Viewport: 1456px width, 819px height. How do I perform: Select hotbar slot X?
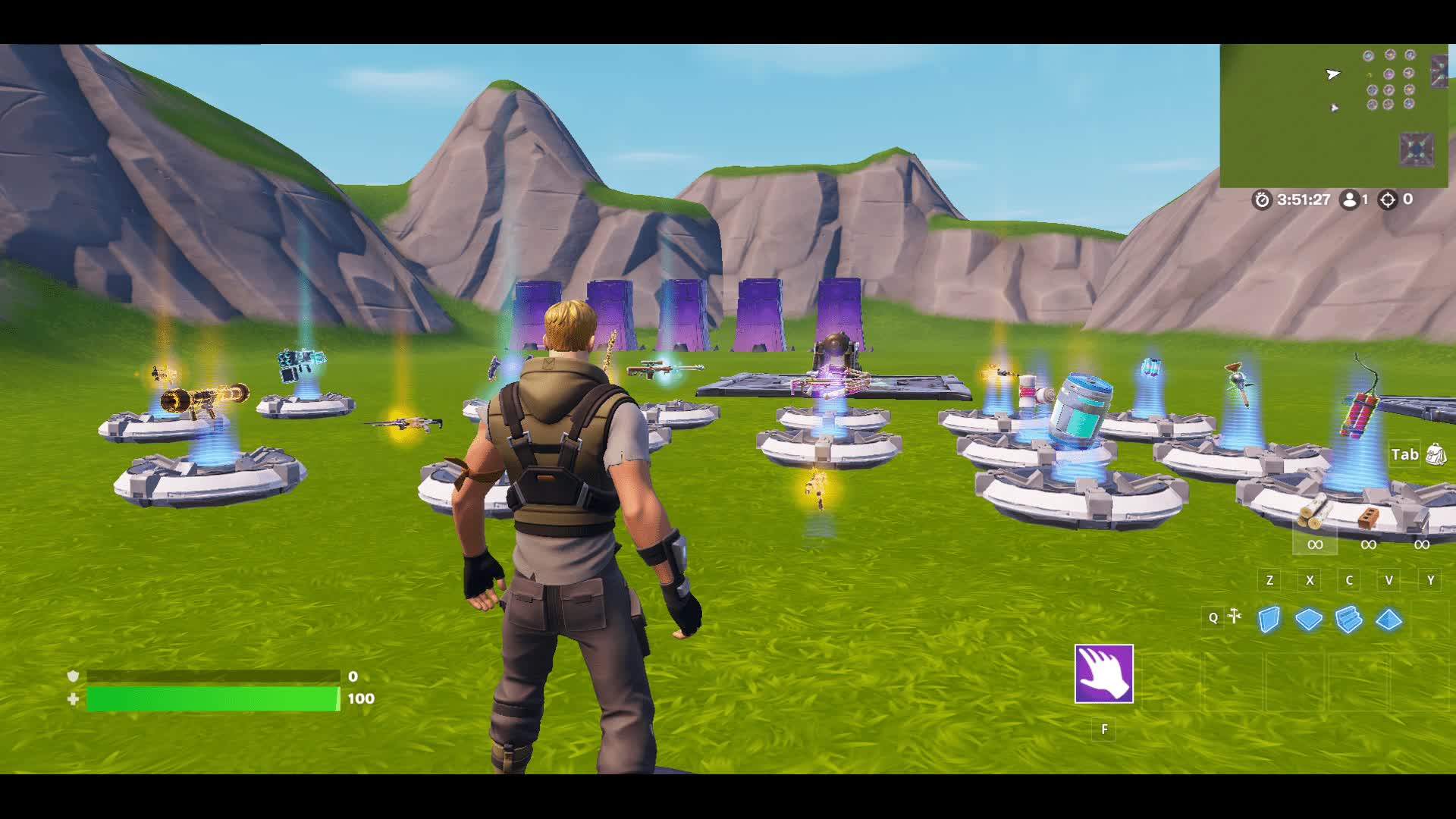[x=1310, y=580]
